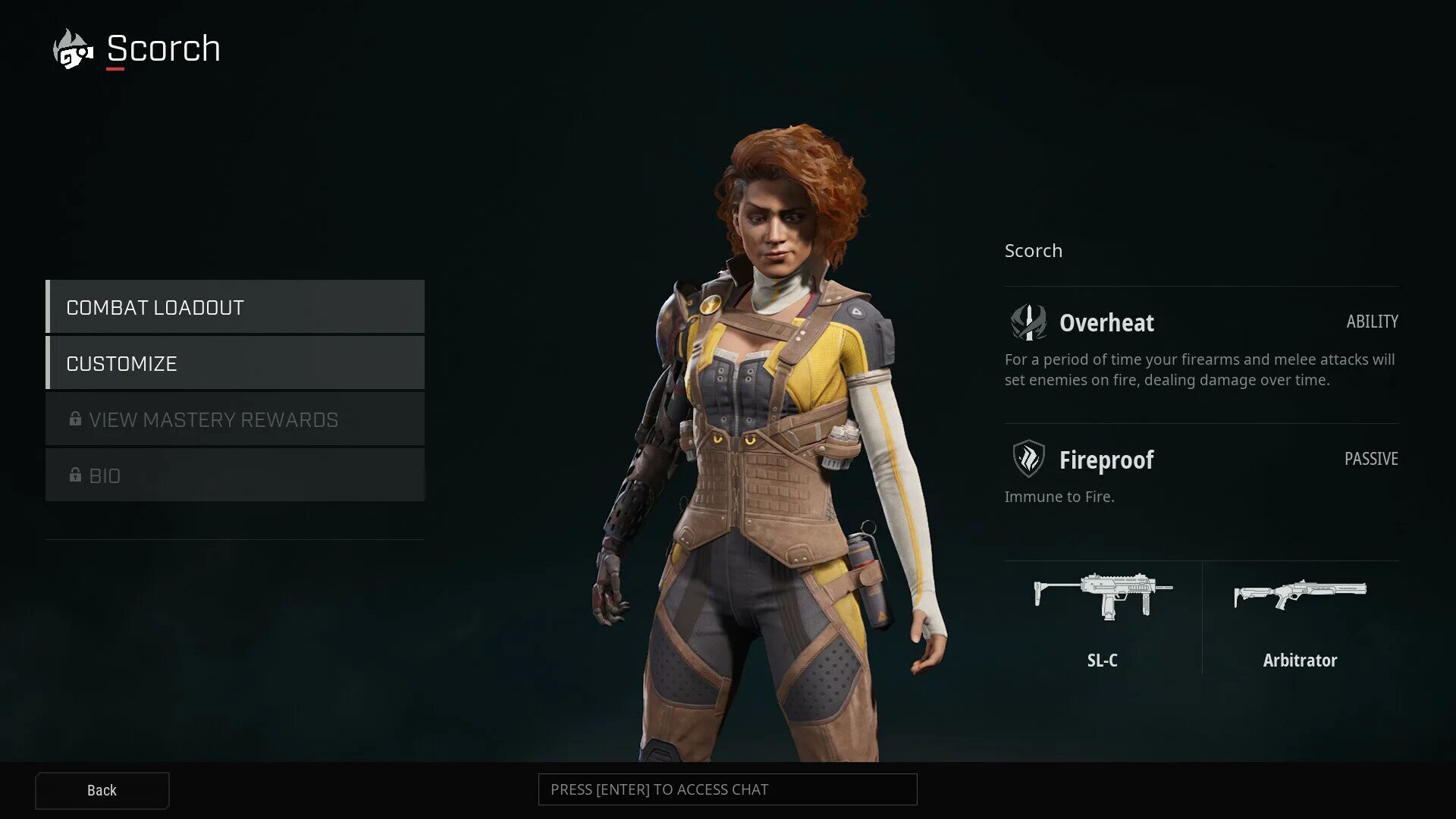Open the locked View Mastery Rewards entry
Screen dimensions: 1456x819
point(235,419)
